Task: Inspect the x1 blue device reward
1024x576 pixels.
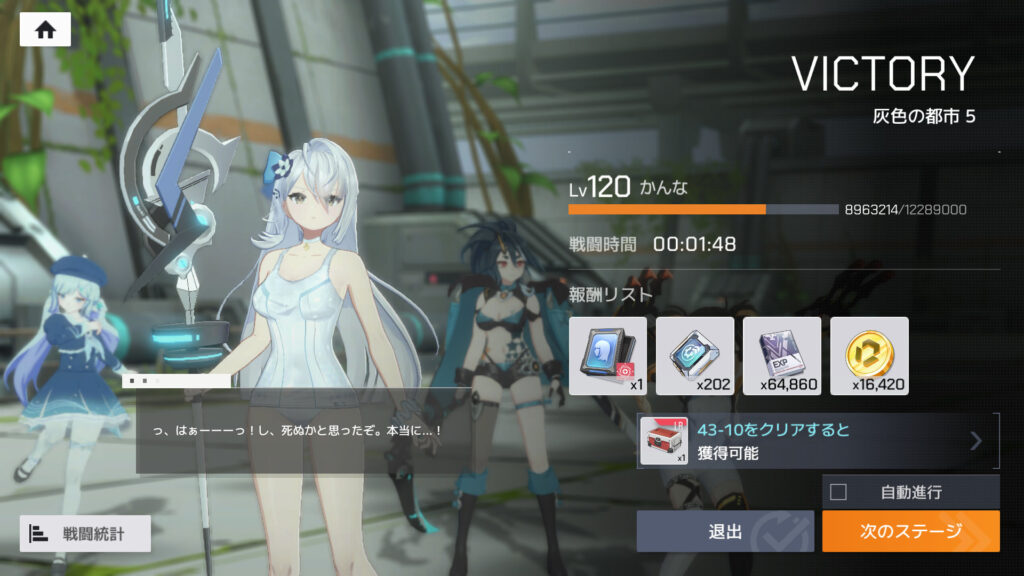Action: pos(608,356)
